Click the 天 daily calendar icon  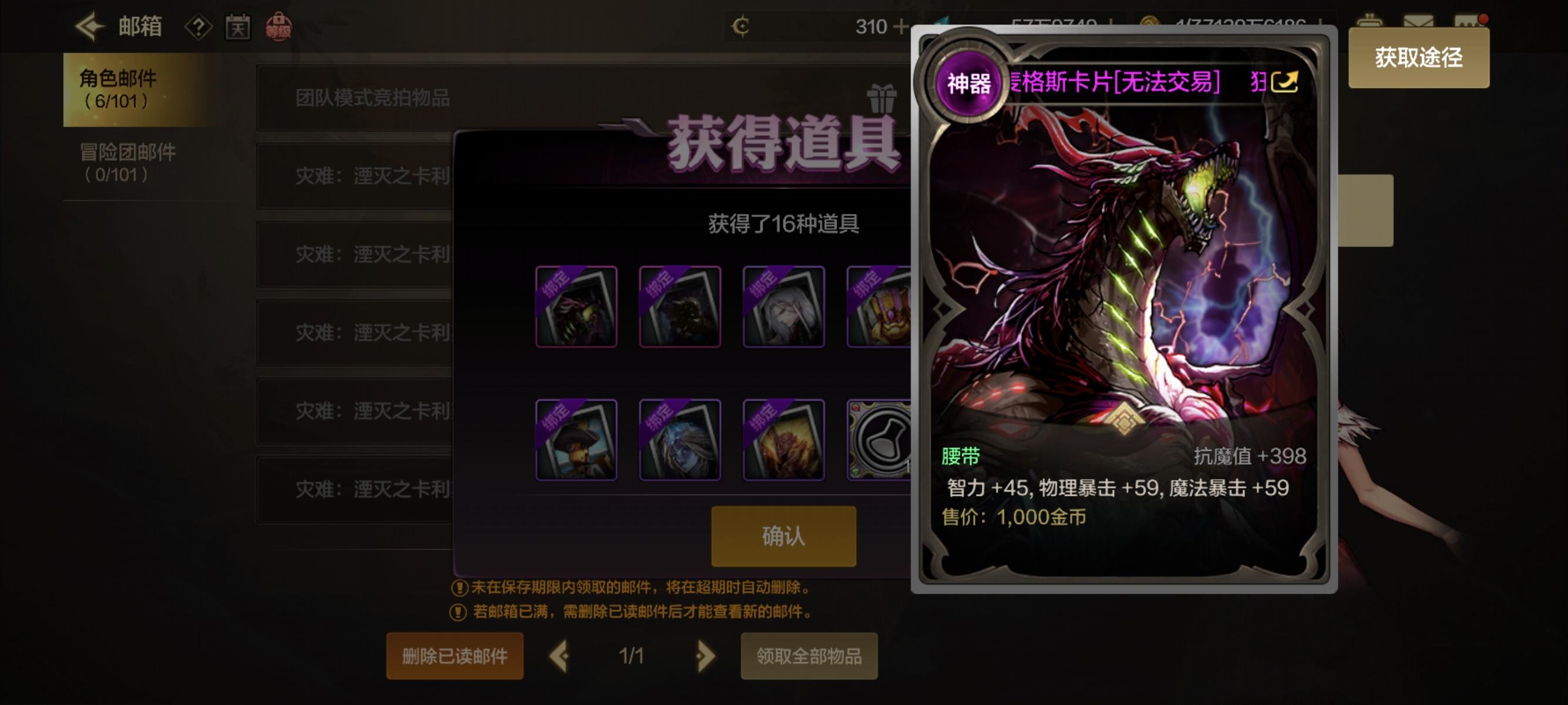tap(238, 28)
